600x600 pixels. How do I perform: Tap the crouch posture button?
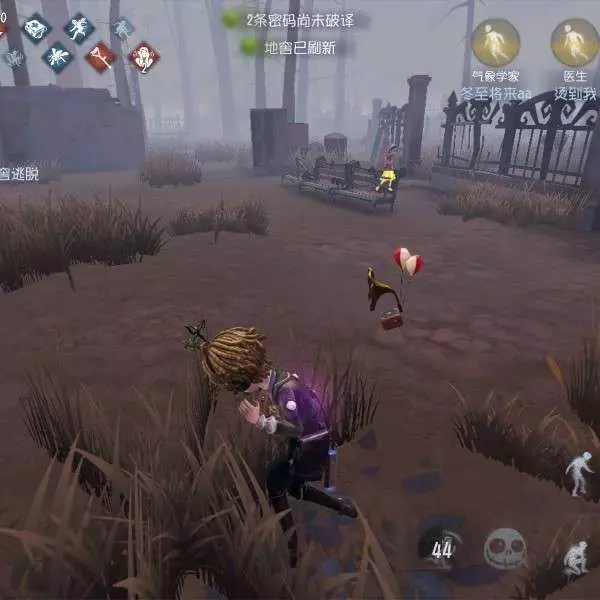coord(575,557)
